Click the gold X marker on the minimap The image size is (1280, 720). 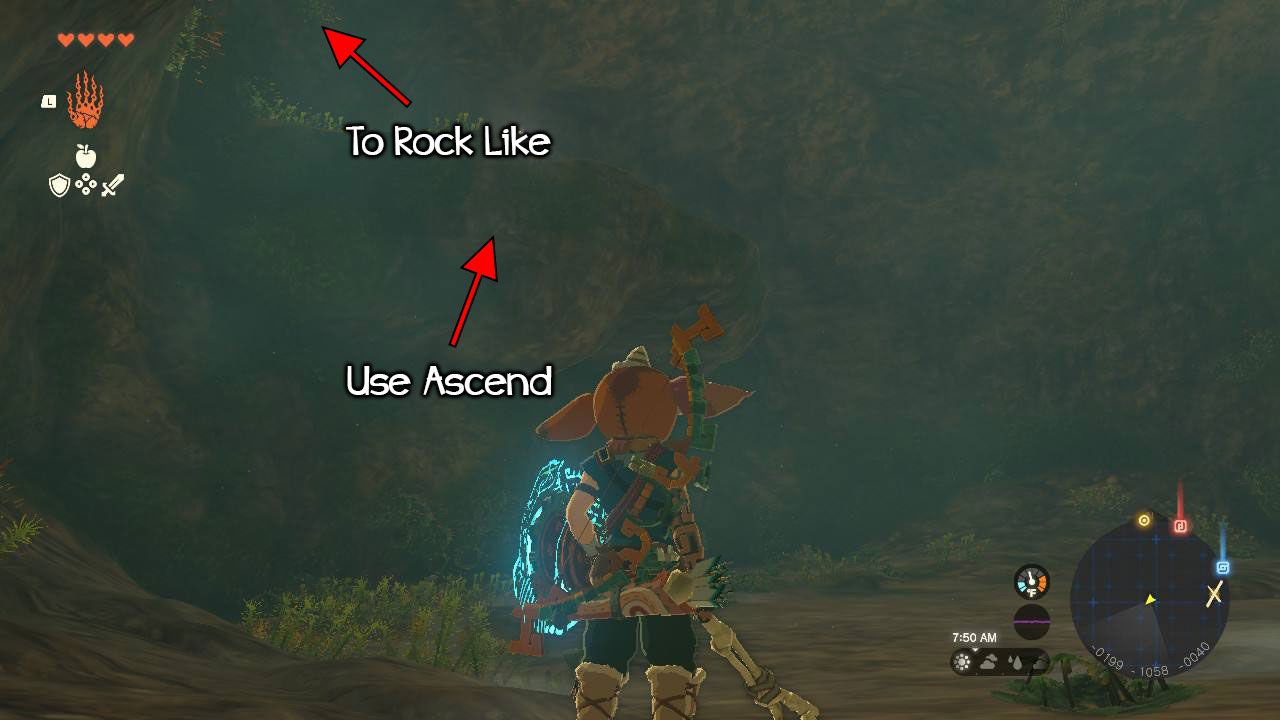1214,594
